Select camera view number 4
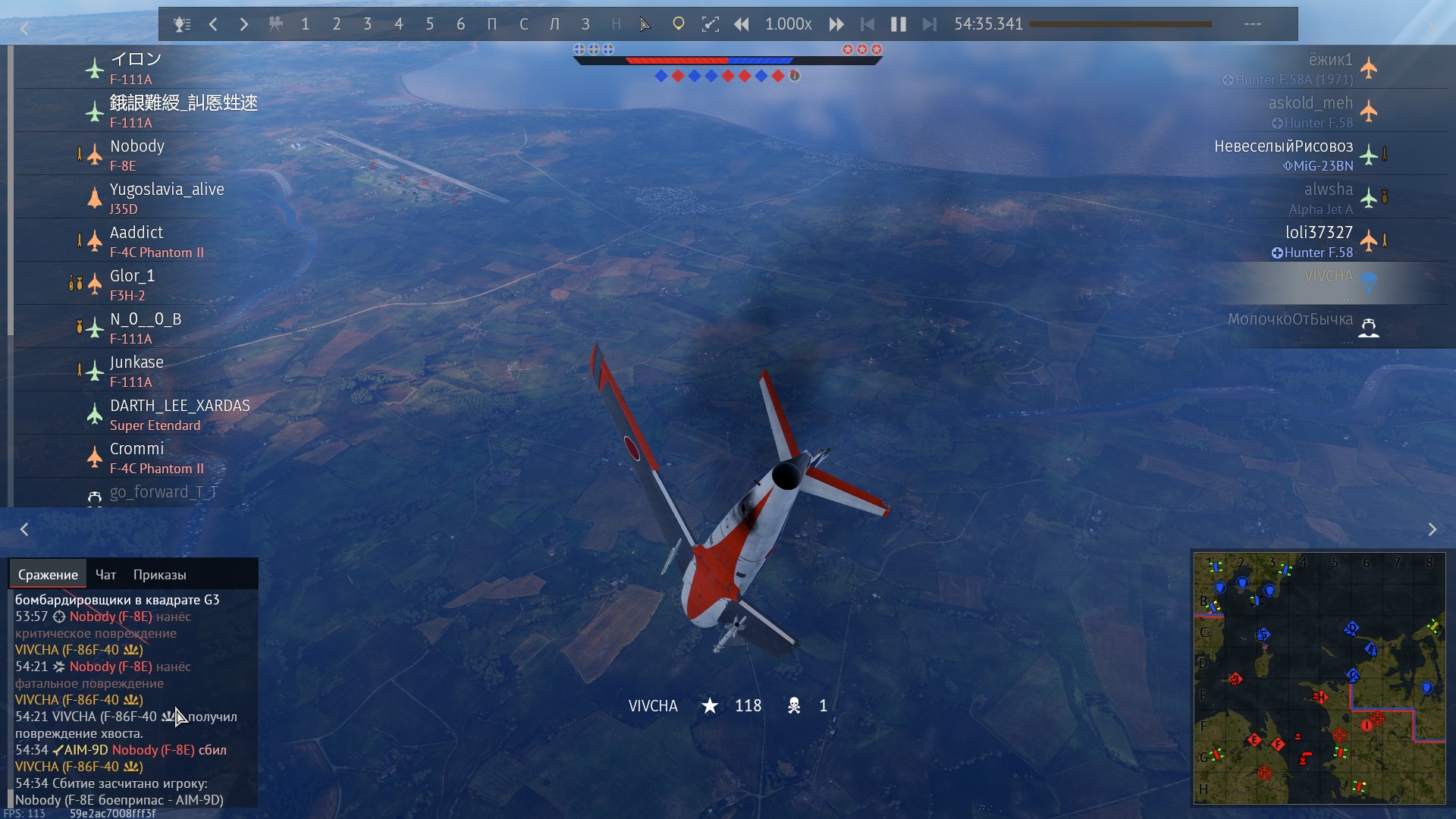The image size is (1456, 819). pyautogui.click(x=398, y=24)
